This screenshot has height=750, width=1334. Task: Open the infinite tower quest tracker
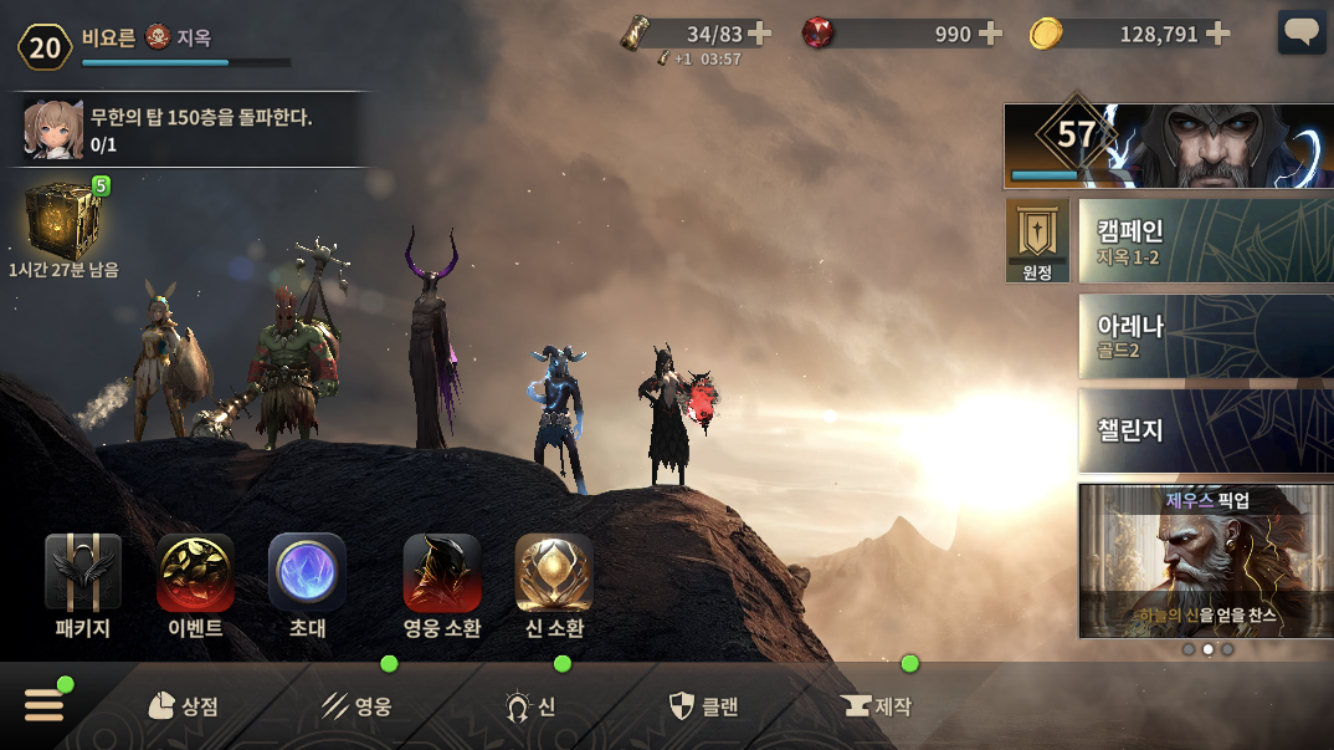(190, 130)
